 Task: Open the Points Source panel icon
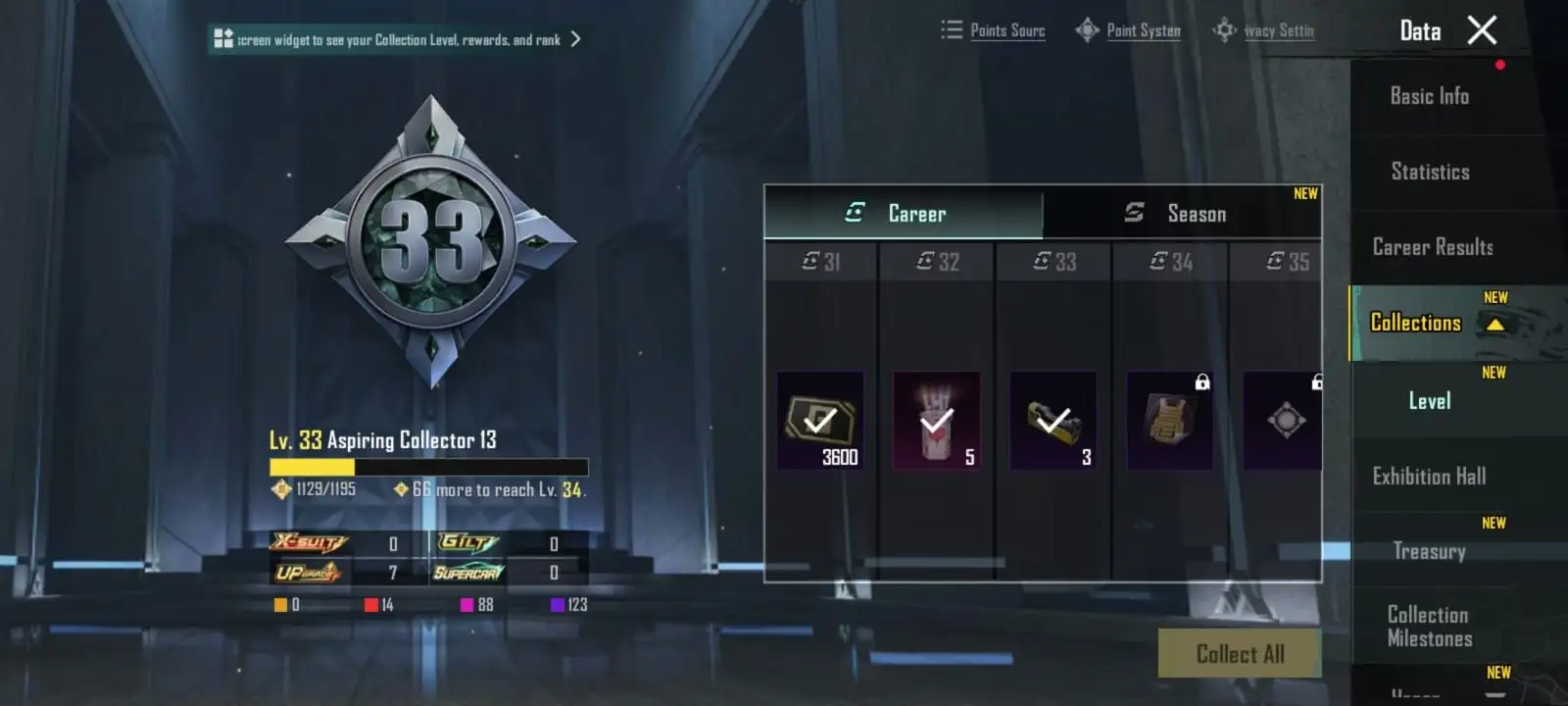(x=952, y=30)
